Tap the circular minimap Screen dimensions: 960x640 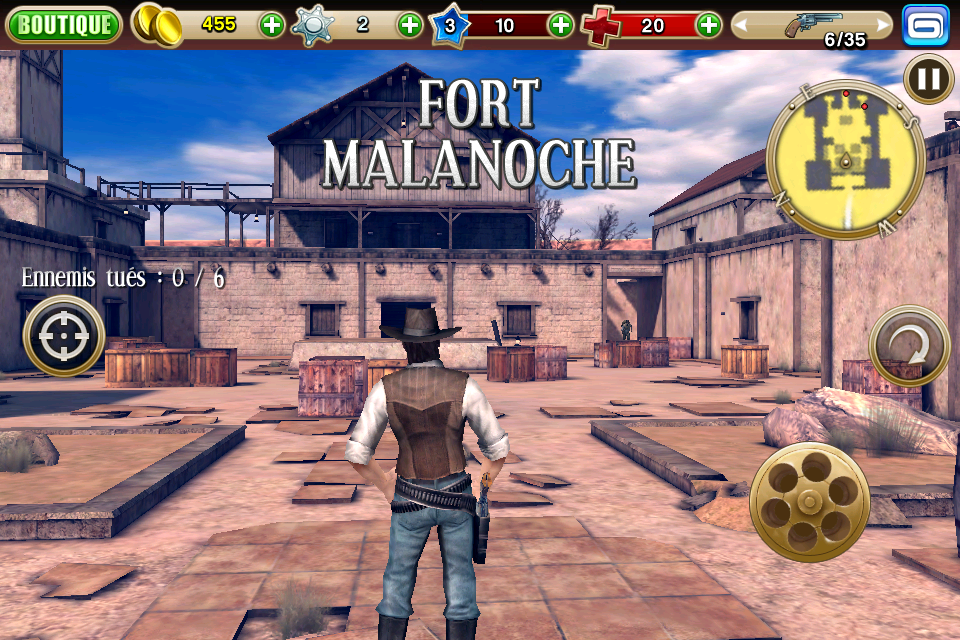tap(845, 160)
